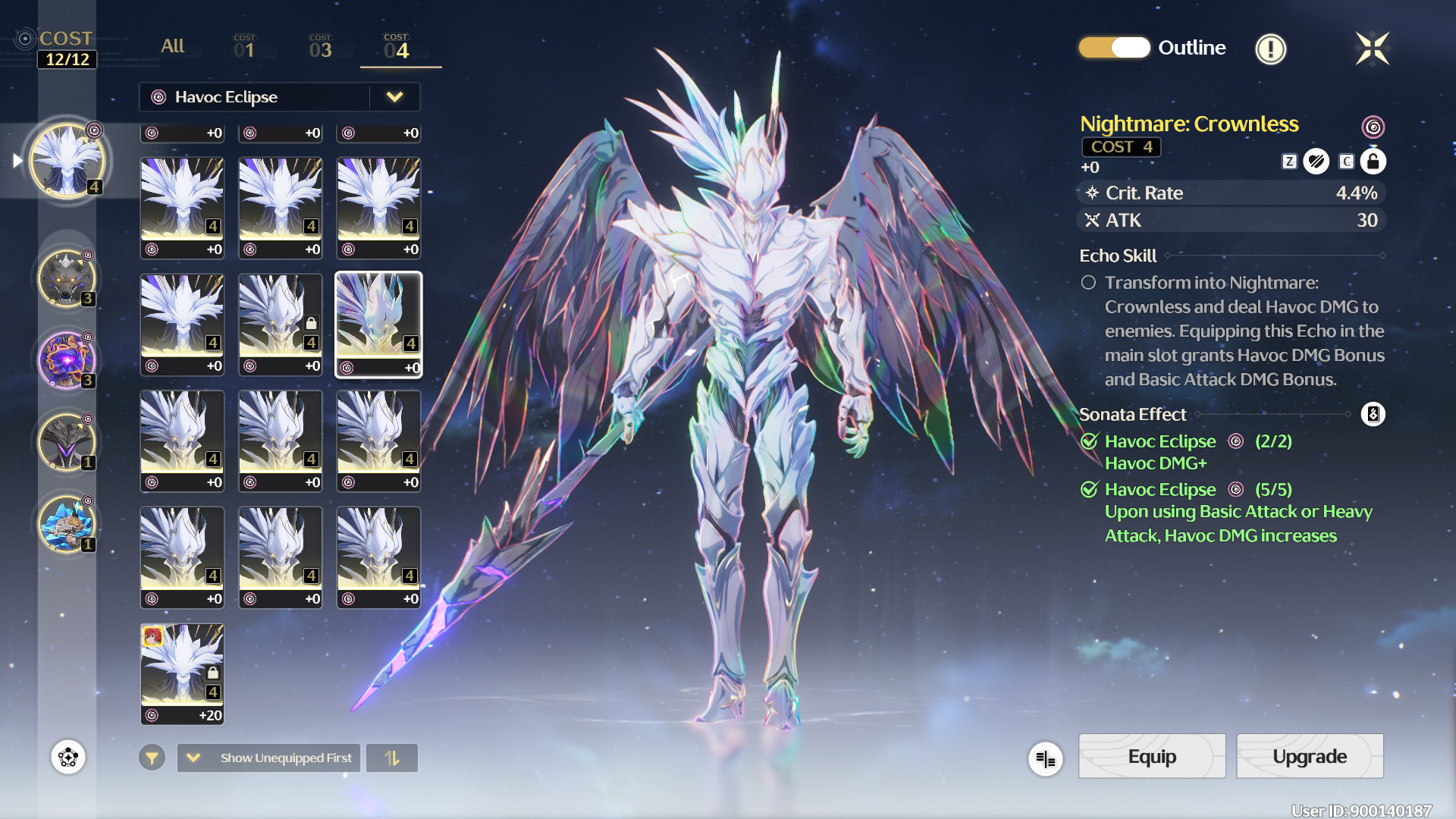Viewport: 1456px width, 819px height.
Task: Show the exclamation mark info tip
Action: [x=1270, y=49]
